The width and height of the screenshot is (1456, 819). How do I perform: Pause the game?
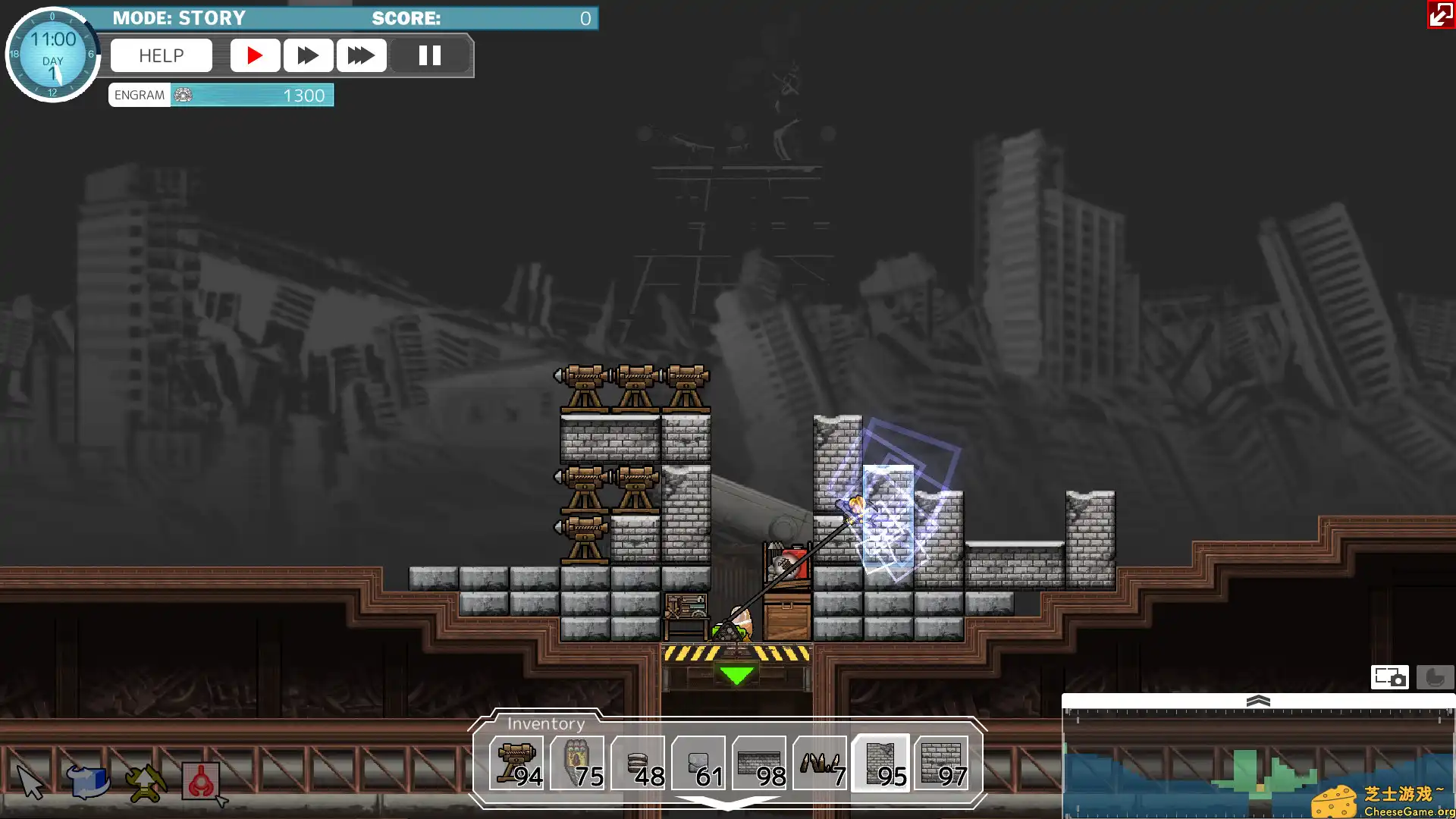pyautogui.click(x=429, y=55)
